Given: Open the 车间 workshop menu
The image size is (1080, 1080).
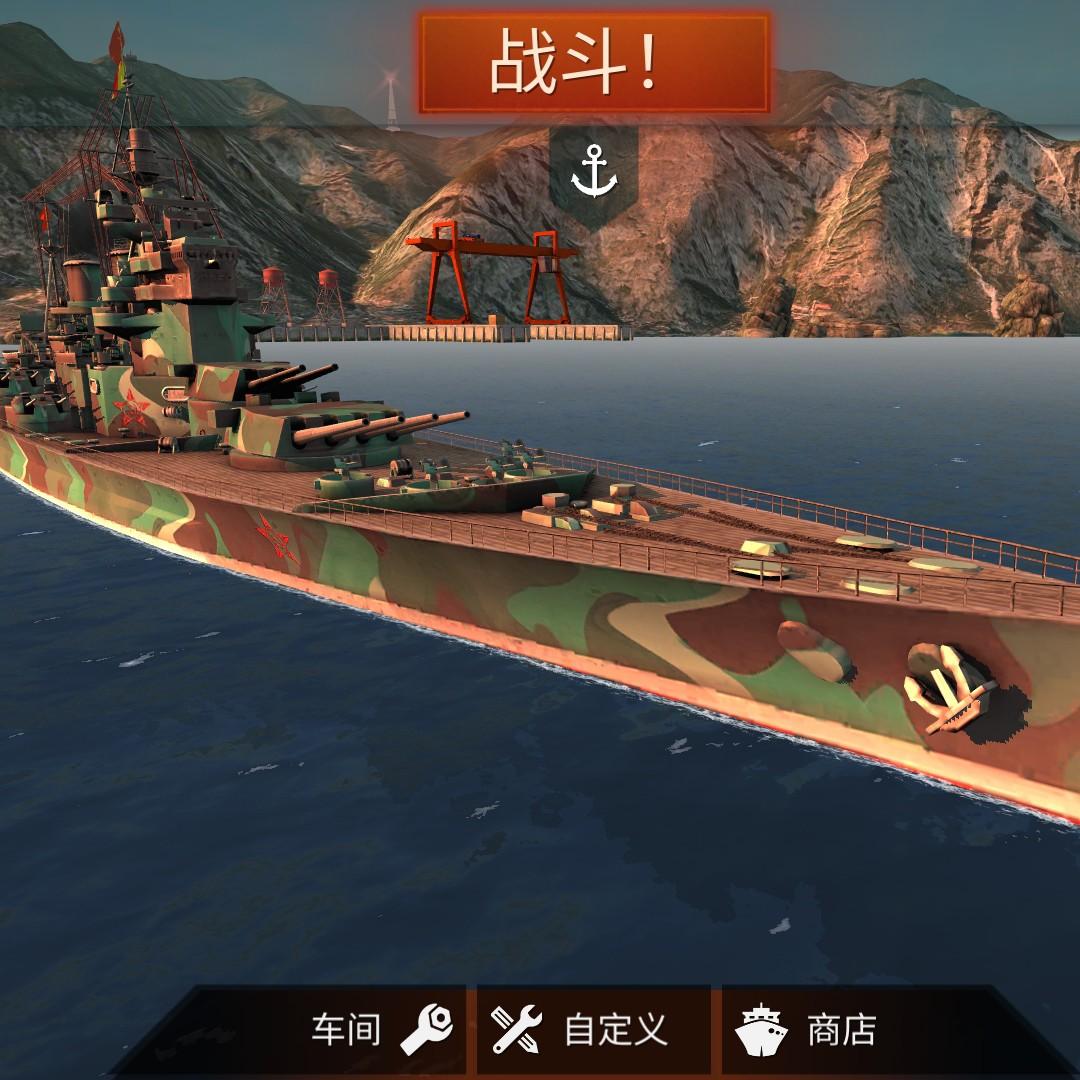Looking at the screenshot, I should [x=380, y=1030].
